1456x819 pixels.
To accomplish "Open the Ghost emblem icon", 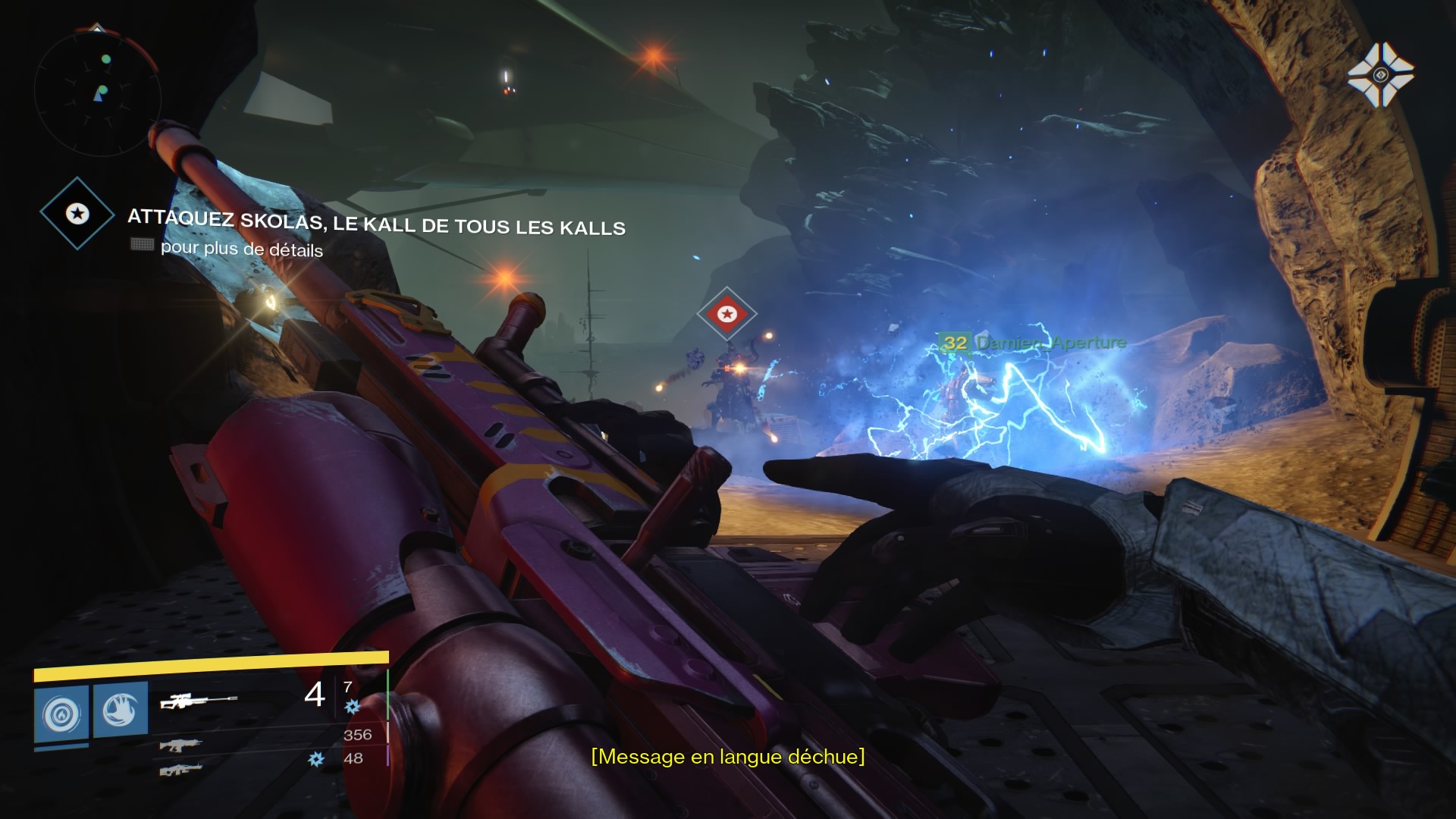I will pos(1380,74).
